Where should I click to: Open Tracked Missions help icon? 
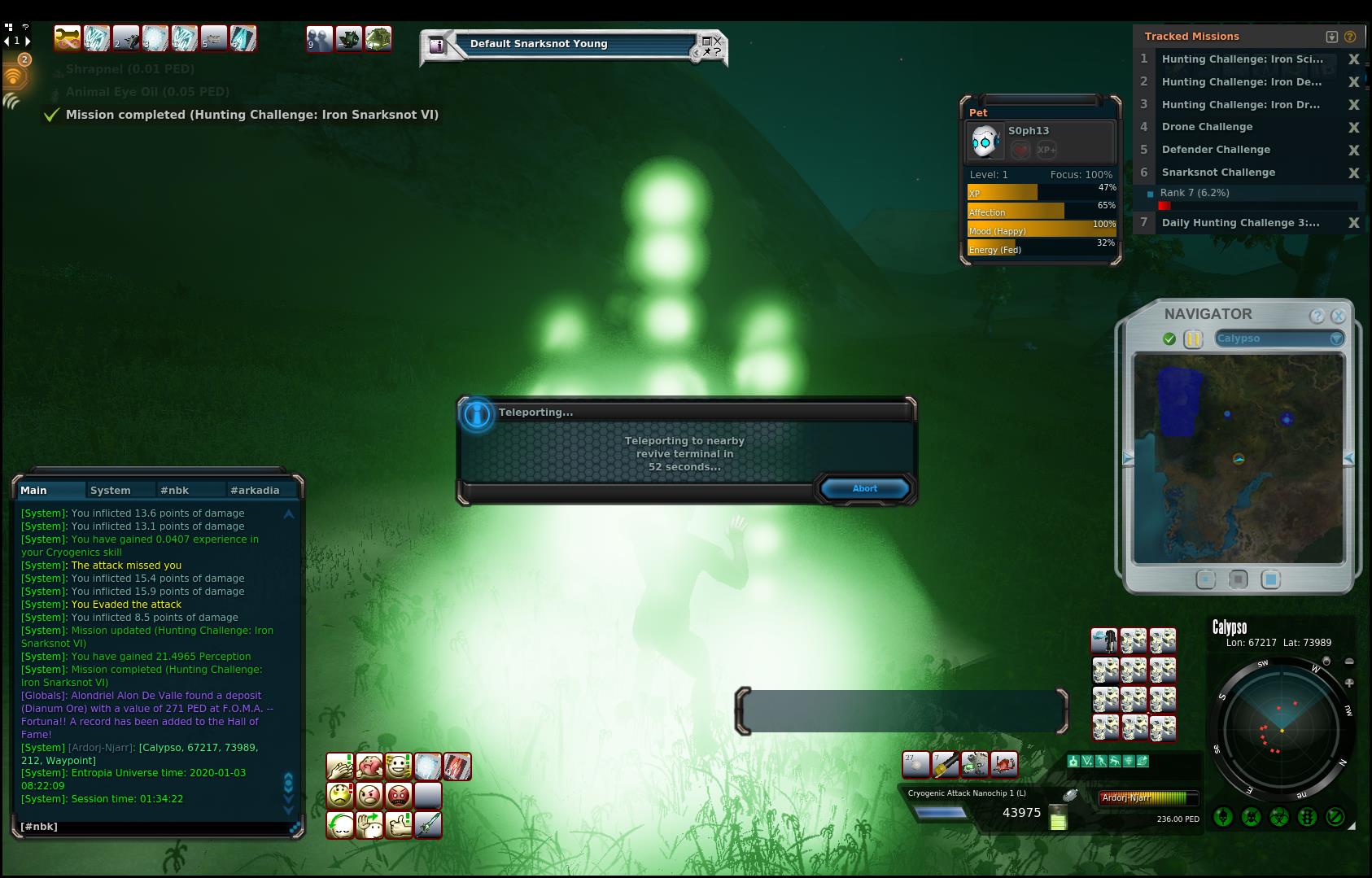1350,37
